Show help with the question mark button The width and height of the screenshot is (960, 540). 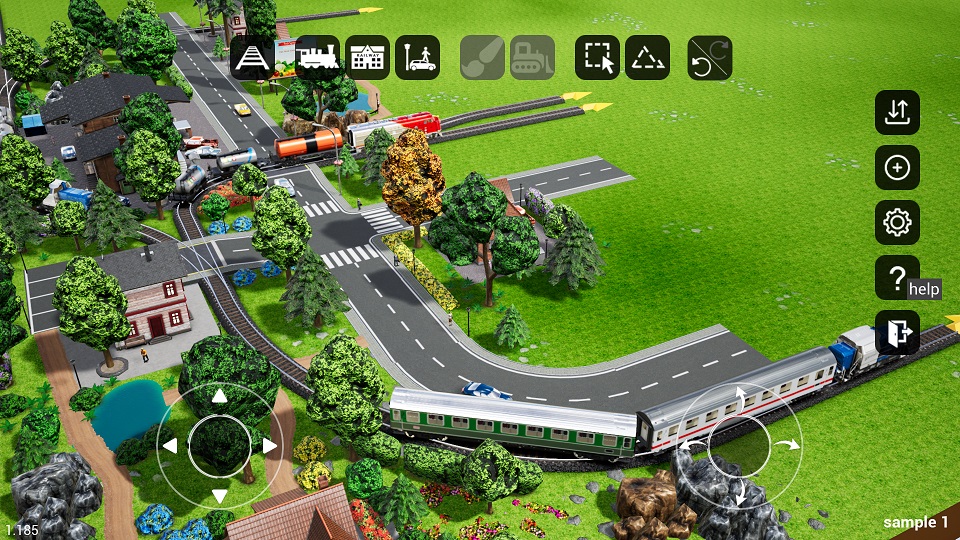[896, 278]
